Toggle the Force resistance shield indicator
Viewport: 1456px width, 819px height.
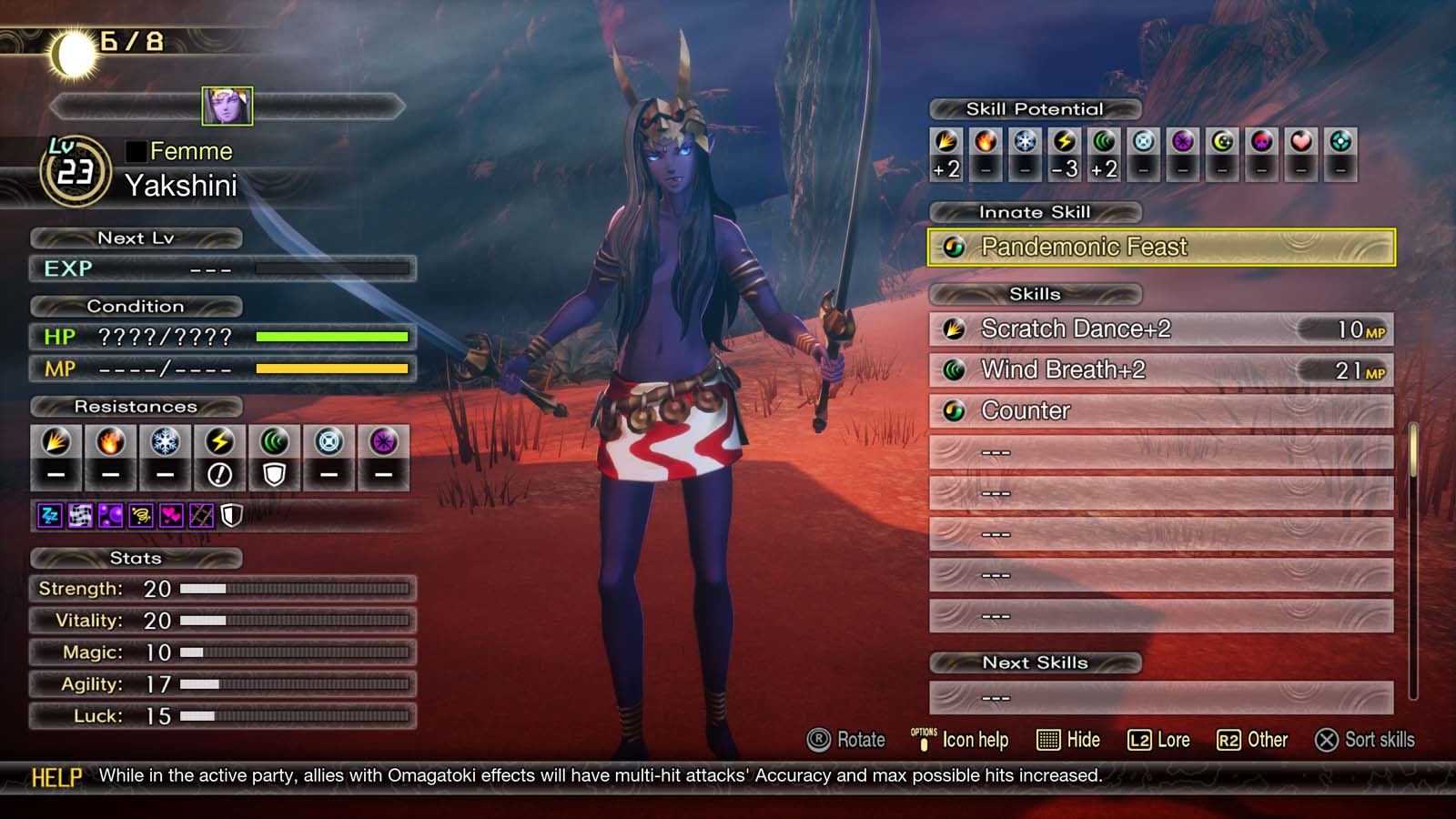(x=275, y=474)
